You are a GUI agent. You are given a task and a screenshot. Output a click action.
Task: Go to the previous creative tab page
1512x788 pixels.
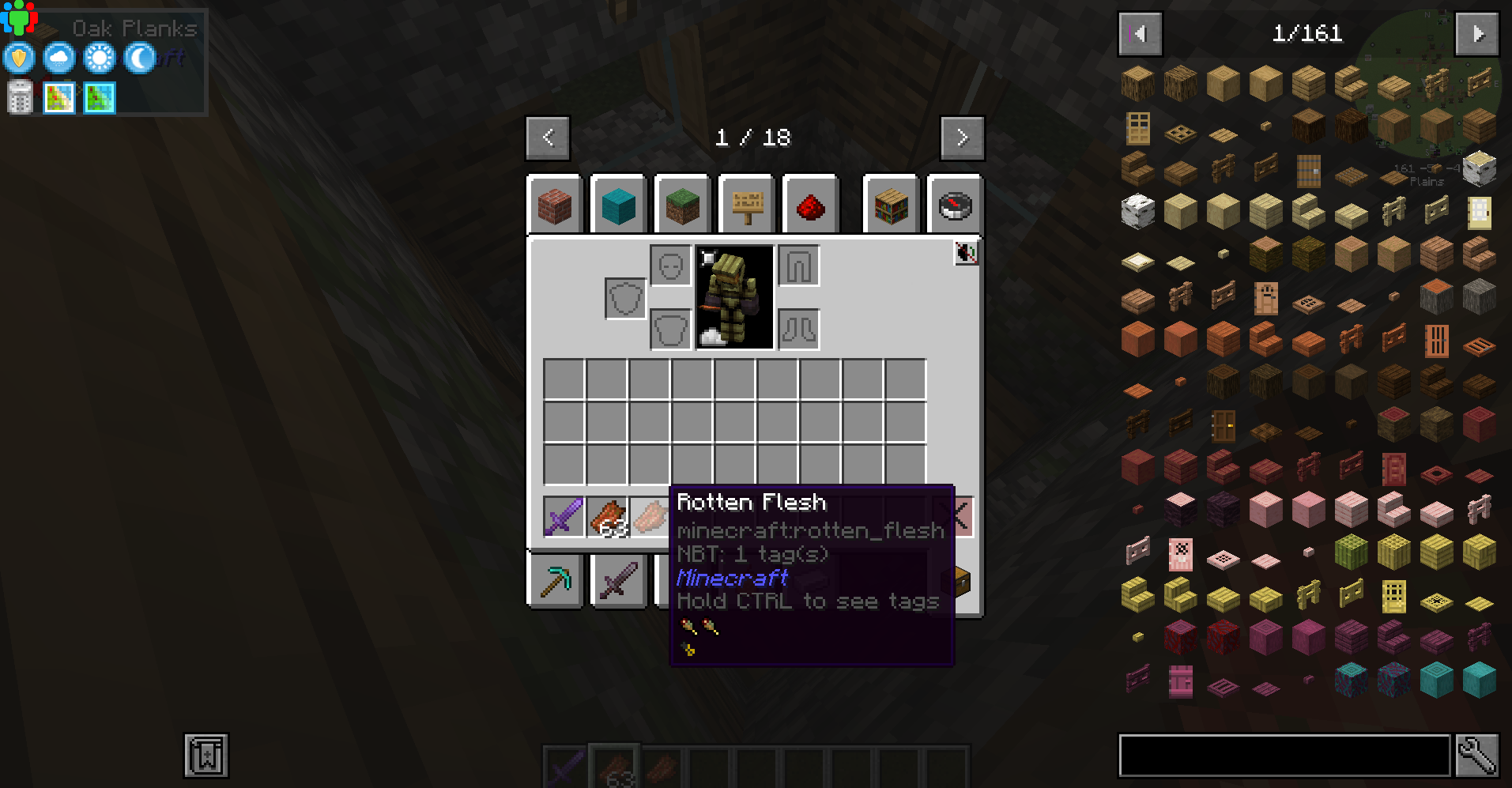coord(547,137)
